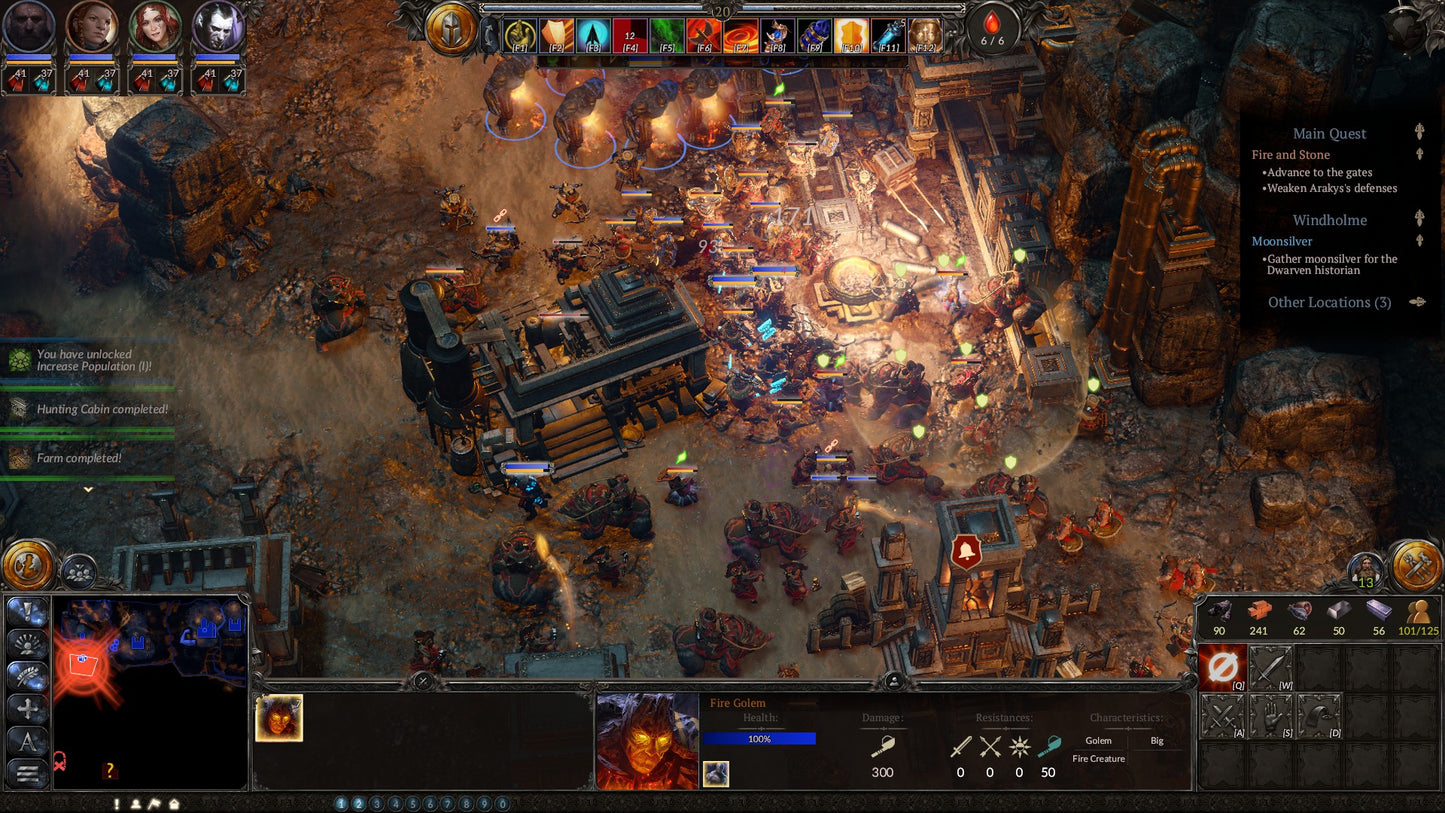Toggle the exclamation mark minimap alert button
The width and height of the screenshot is (1445, 813).
(x=117, y=803)
